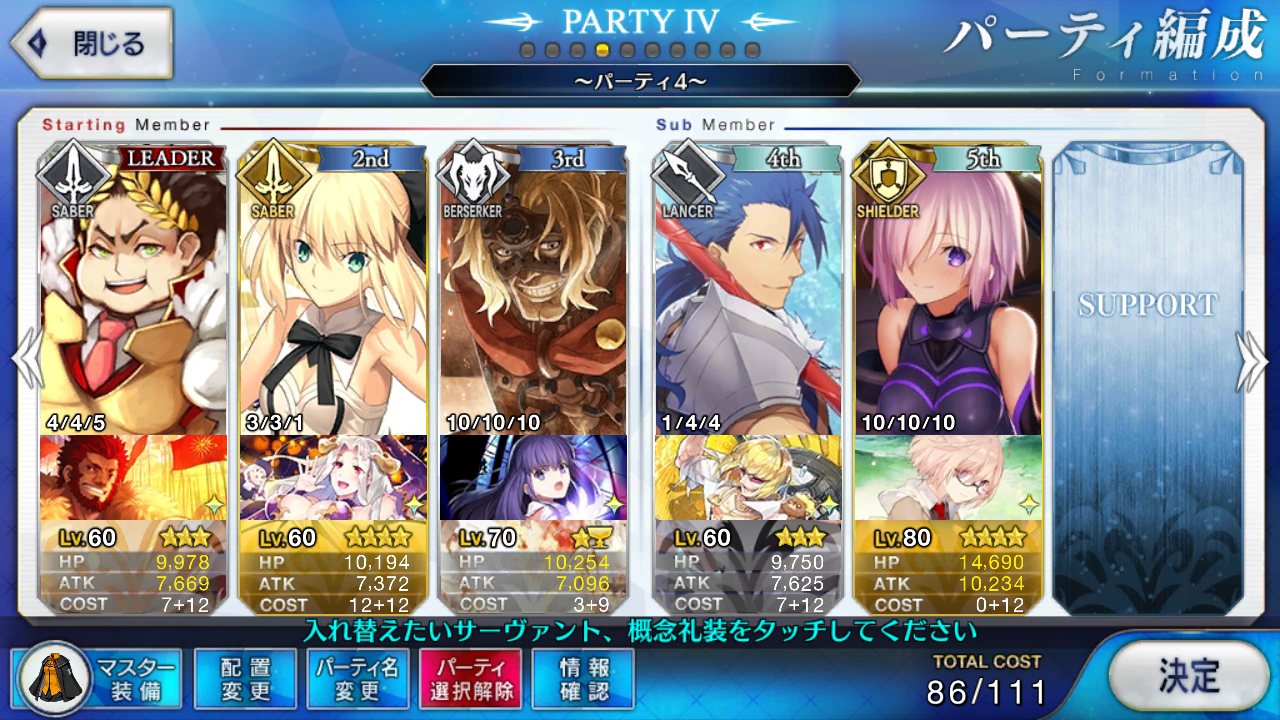Change the leader's craft essence
The image size is (1280, 720).
click(x=133, y=478)
